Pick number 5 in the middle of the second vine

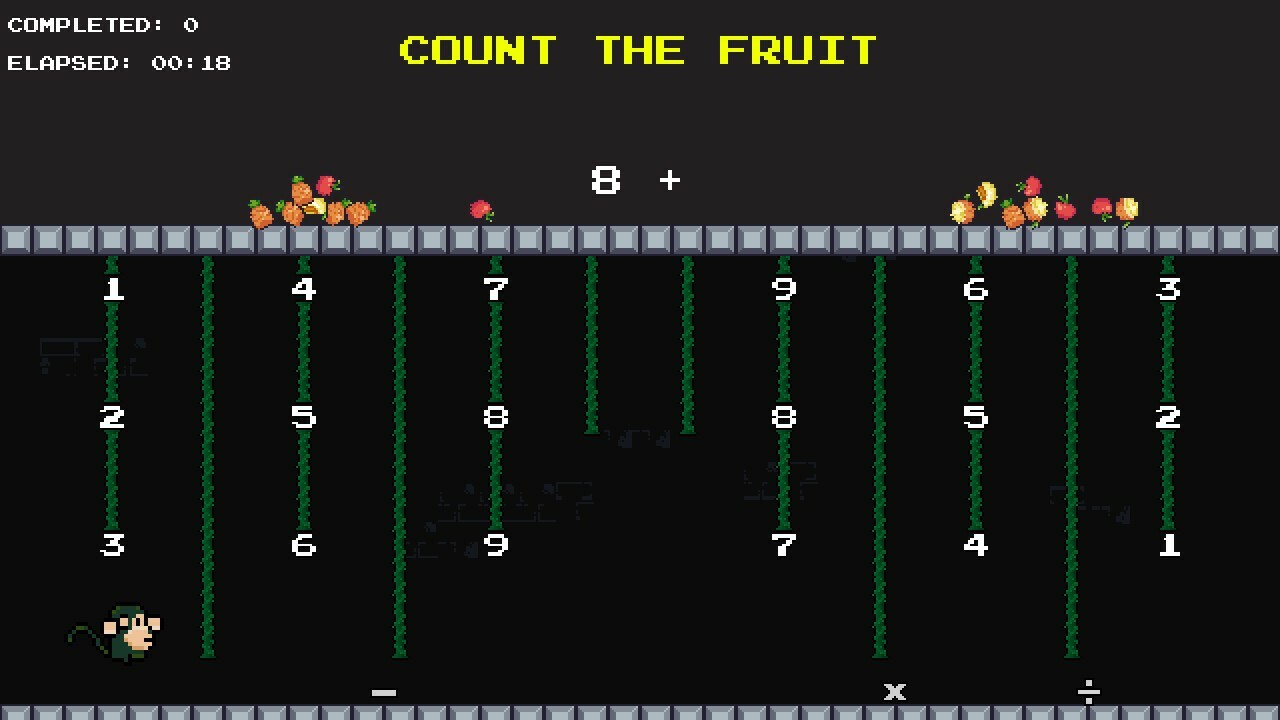tap(304, 418)
